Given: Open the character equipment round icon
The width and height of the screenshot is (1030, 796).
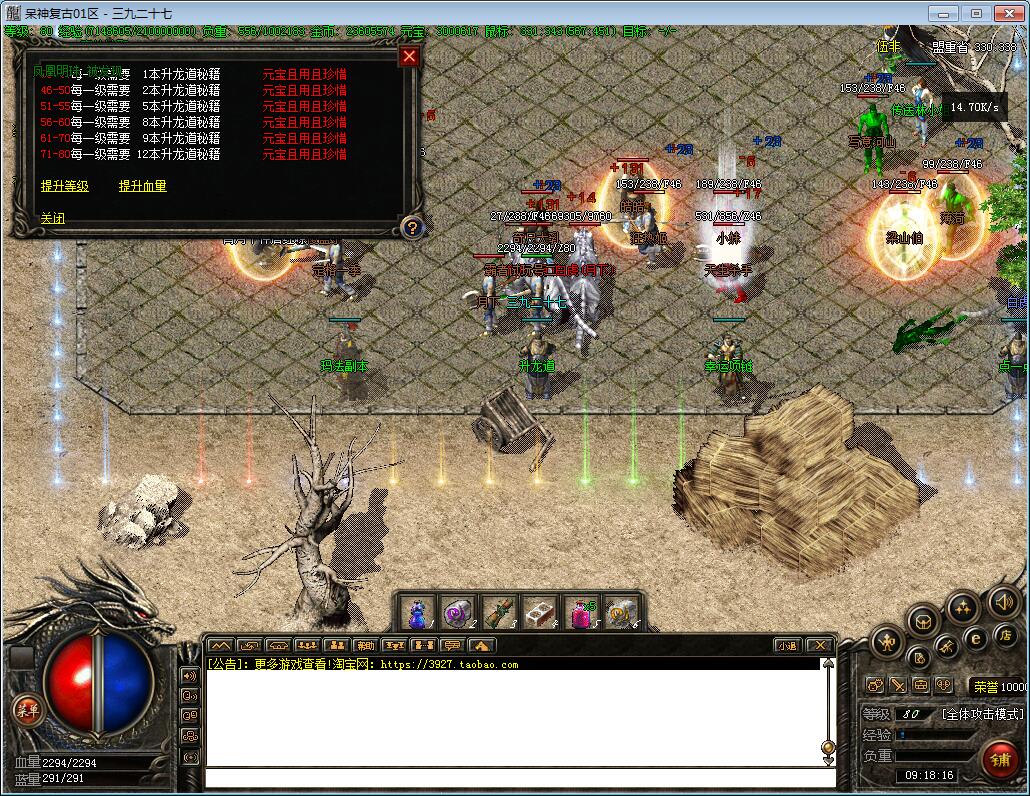Looking at the screenshot, I should (x=886, y=641).
